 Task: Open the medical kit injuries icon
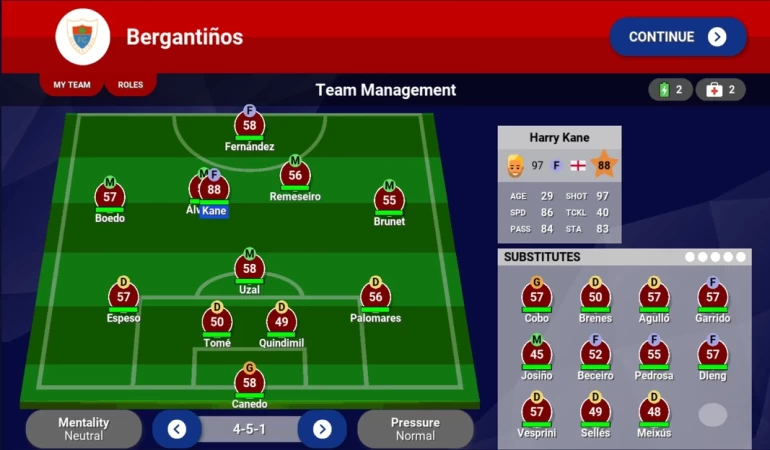721,90
